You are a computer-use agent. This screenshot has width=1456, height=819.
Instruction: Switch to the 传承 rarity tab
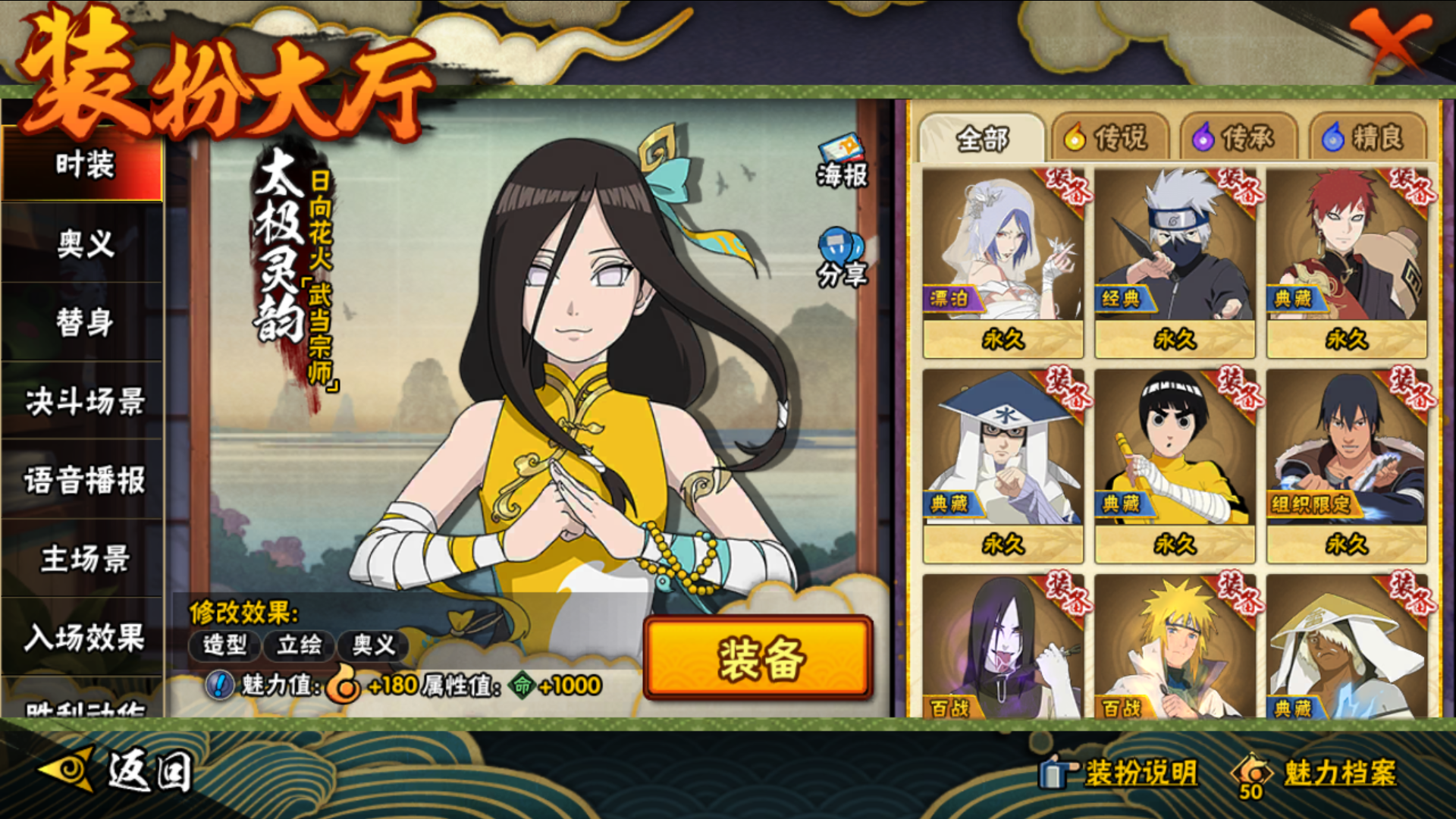1236,138
